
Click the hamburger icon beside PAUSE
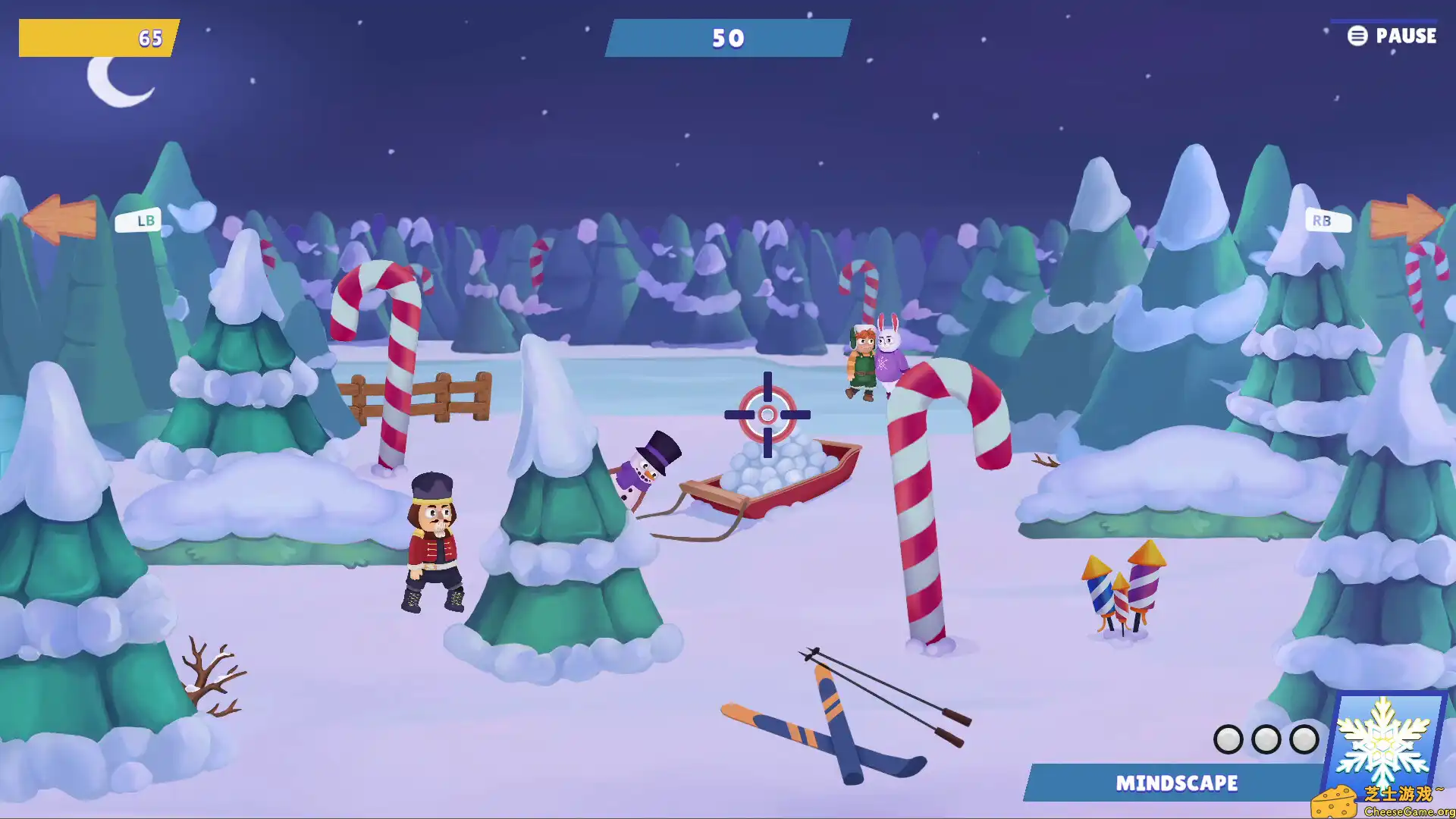1356,36
